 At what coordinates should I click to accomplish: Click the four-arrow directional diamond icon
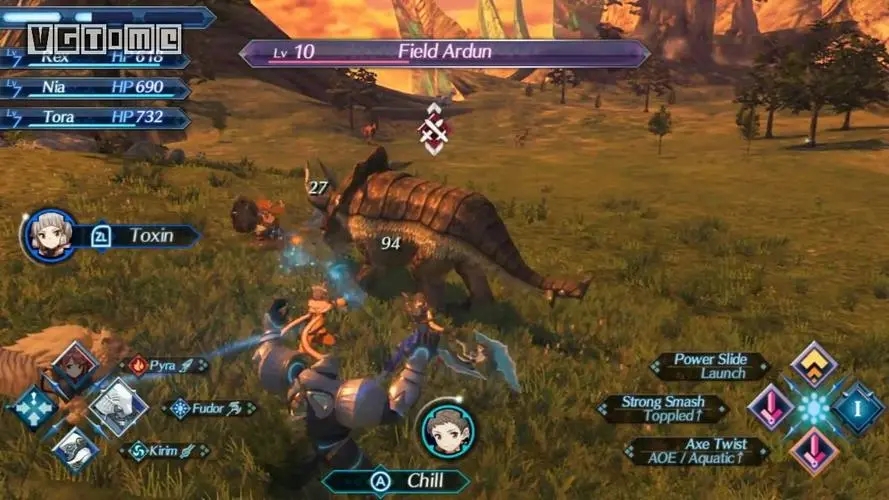pyautogui.click(x=33, y=408)
